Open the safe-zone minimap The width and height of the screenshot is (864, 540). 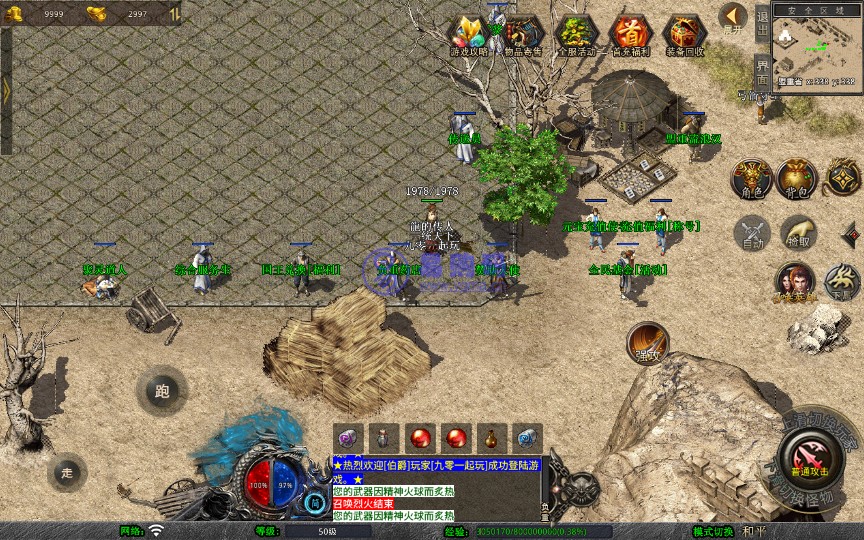817,48
